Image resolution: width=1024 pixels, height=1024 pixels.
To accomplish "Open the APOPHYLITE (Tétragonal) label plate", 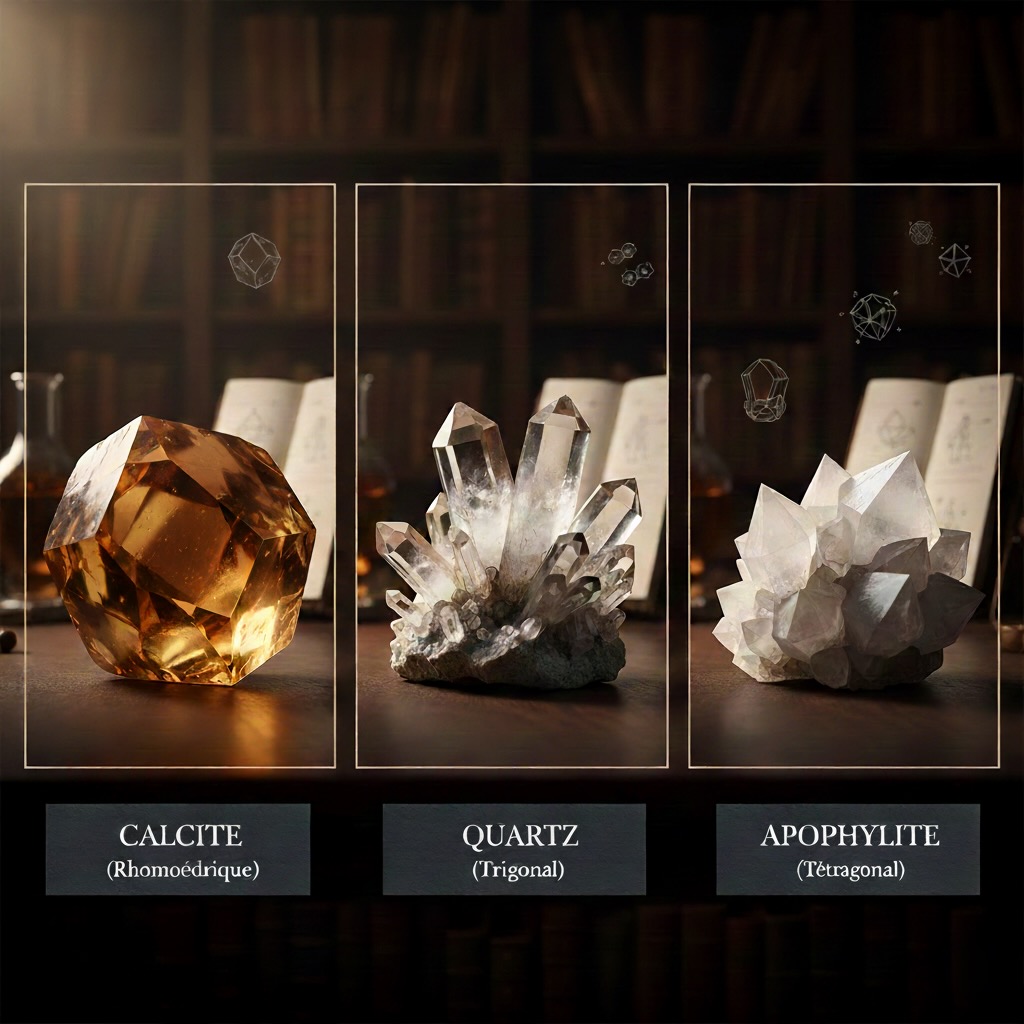I will tap(848, 849).
